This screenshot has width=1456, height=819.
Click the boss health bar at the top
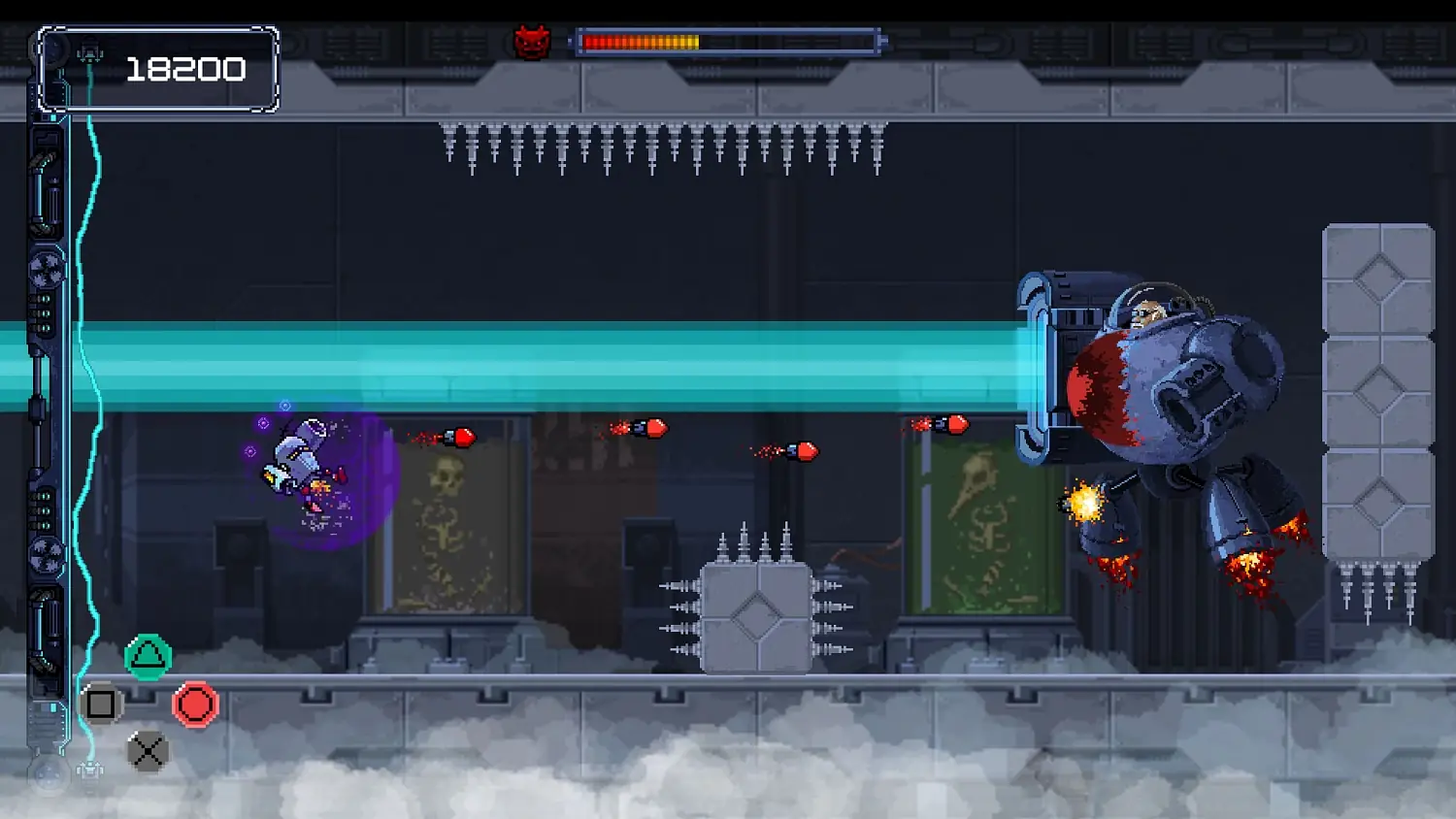tap(728, 39)
